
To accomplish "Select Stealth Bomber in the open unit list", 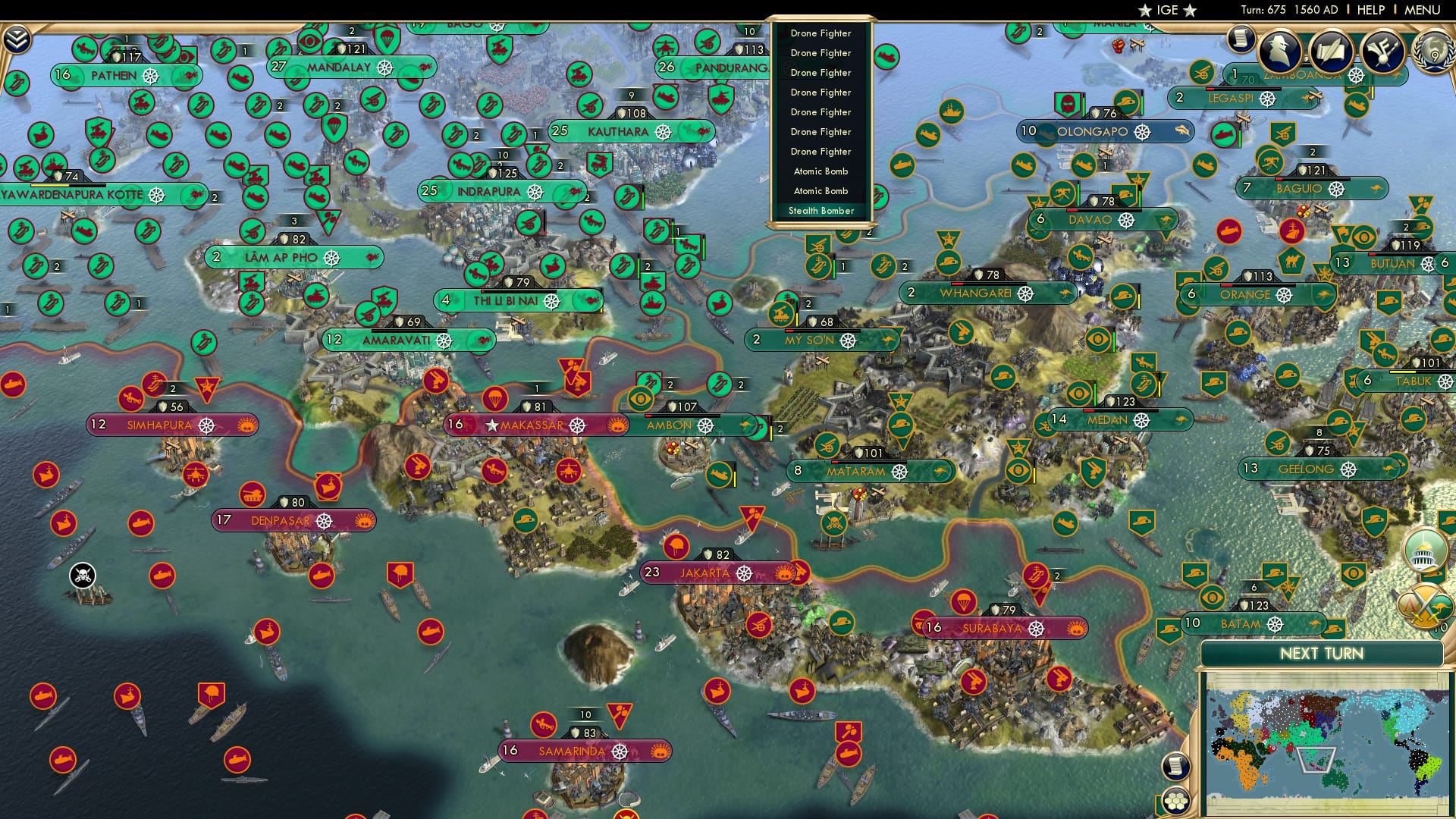I will (820, 210).
